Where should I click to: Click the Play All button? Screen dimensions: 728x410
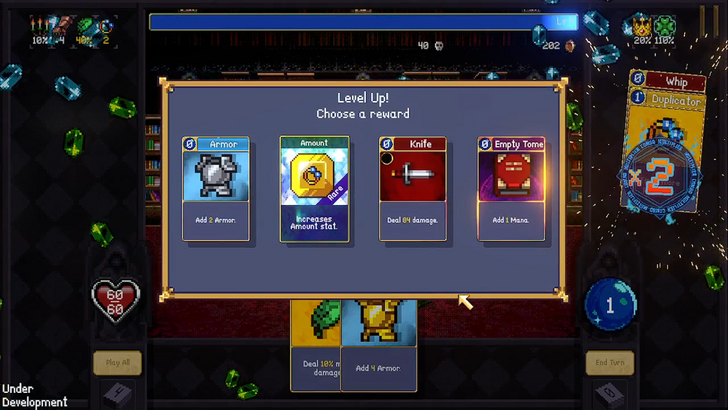tap(117, 363)
